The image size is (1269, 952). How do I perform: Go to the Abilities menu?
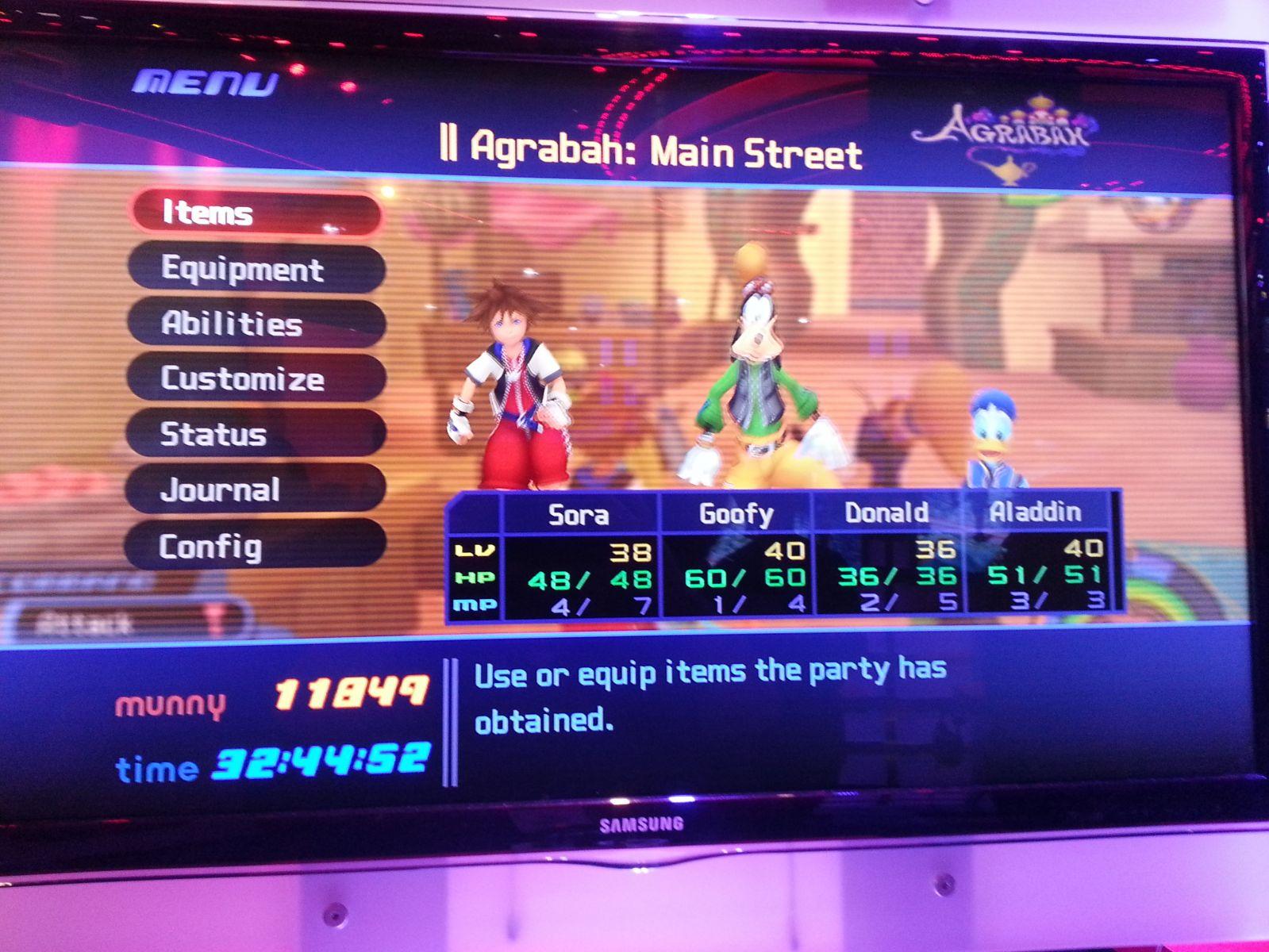click(x=256, y=324)
